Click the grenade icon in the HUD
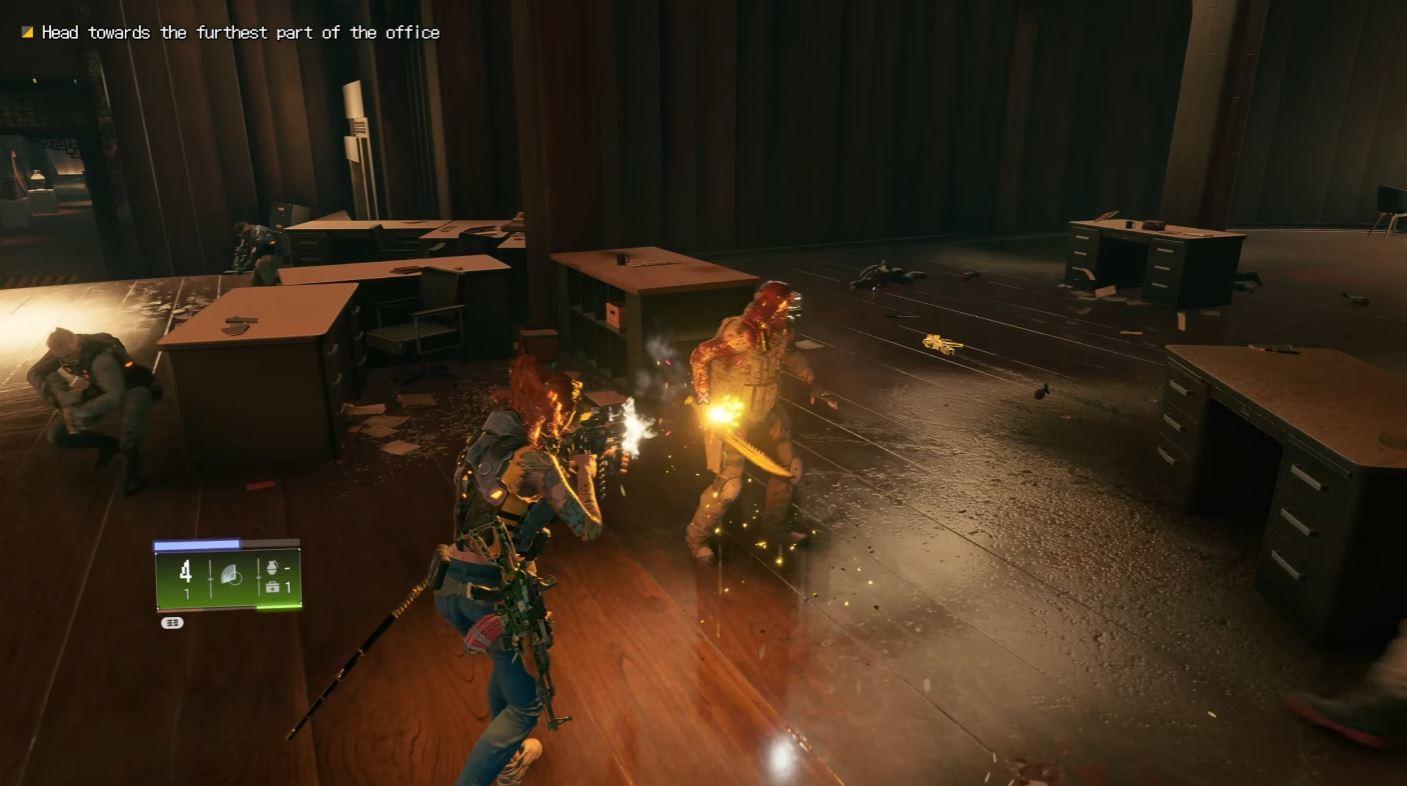The image size is (1407, 786). click(273, 568)
